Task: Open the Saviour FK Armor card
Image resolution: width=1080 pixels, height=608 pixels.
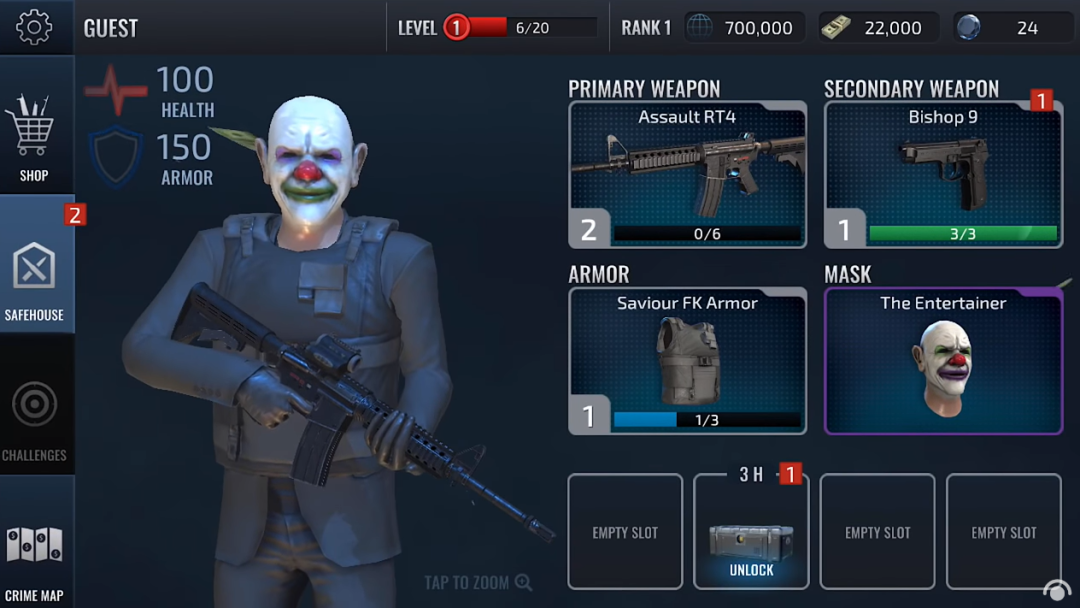Action: tap(687, 360)
